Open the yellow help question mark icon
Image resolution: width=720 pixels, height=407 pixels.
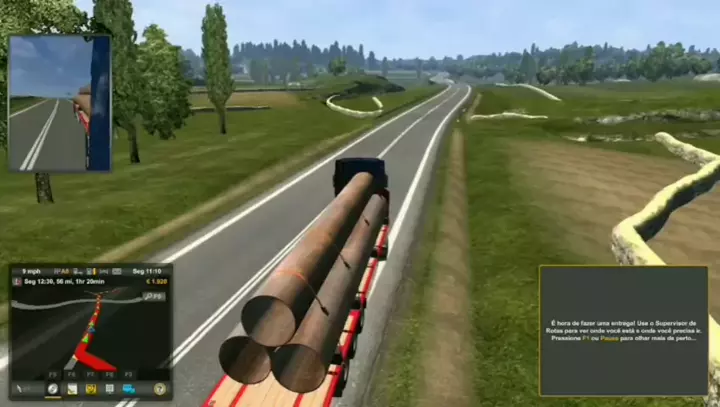click(x=159, y=388)
